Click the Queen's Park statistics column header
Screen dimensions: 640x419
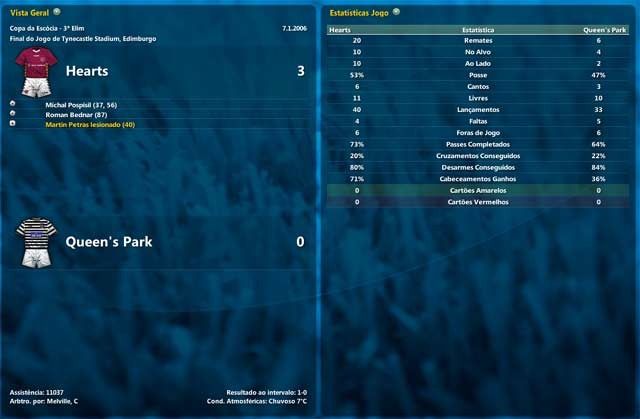click(x=605, y=30)
